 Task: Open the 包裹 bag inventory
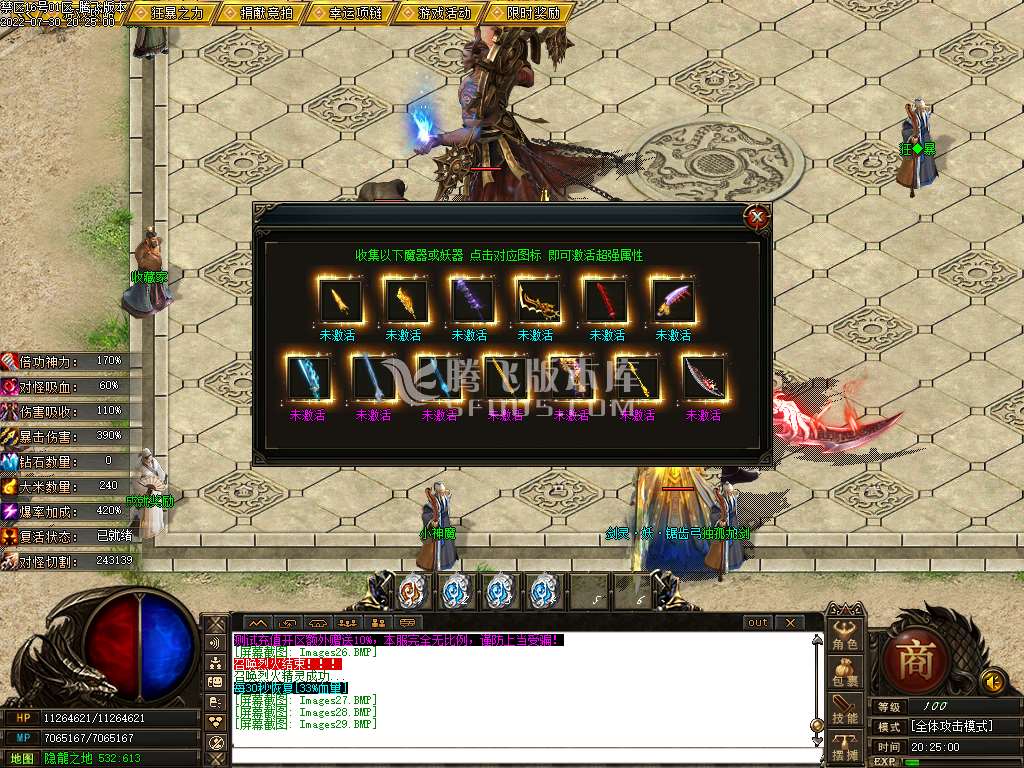(845, 671)
